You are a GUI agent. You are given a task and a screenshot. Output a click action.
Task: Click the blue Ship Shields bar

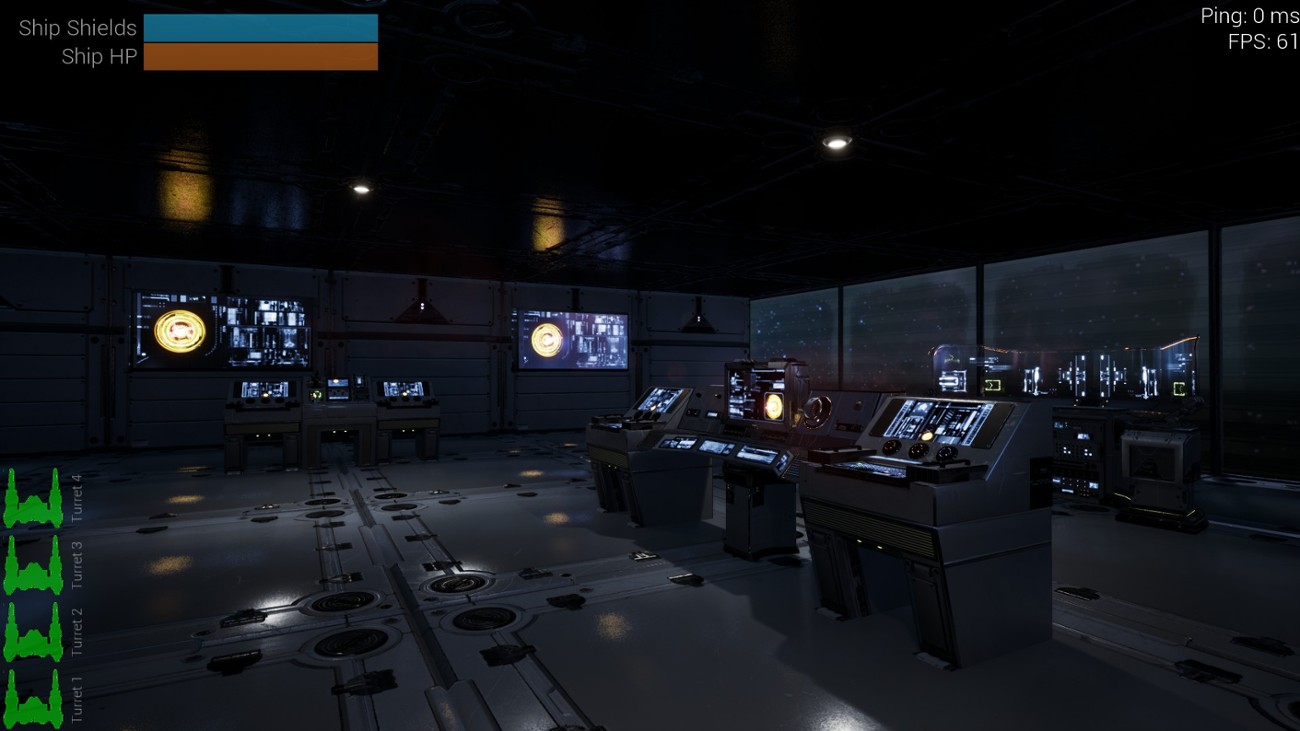(262, 27)
